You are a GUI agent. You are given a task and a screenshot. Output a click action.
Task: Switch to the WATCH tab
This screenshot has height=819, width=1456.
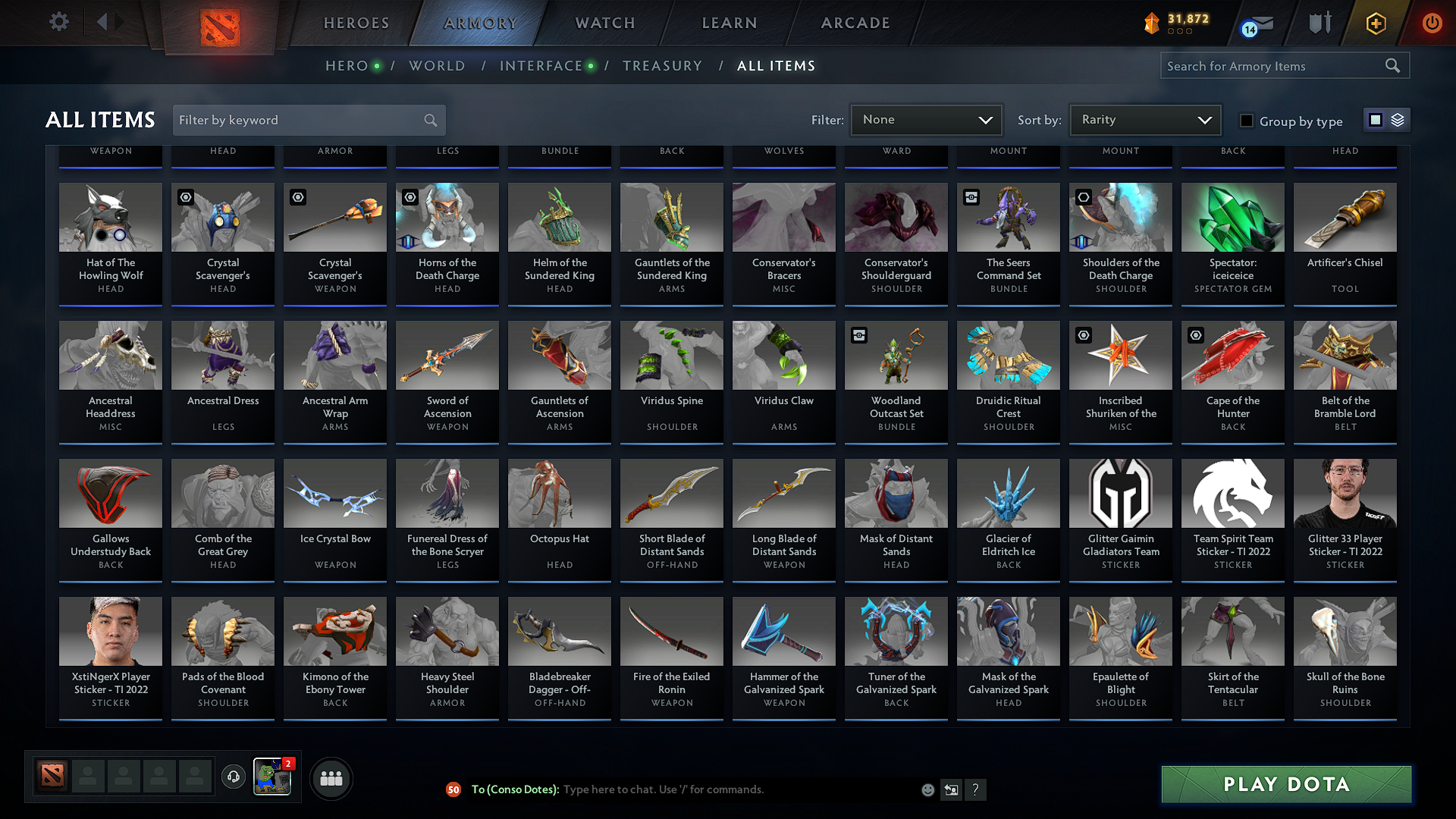tap(604, 24)
